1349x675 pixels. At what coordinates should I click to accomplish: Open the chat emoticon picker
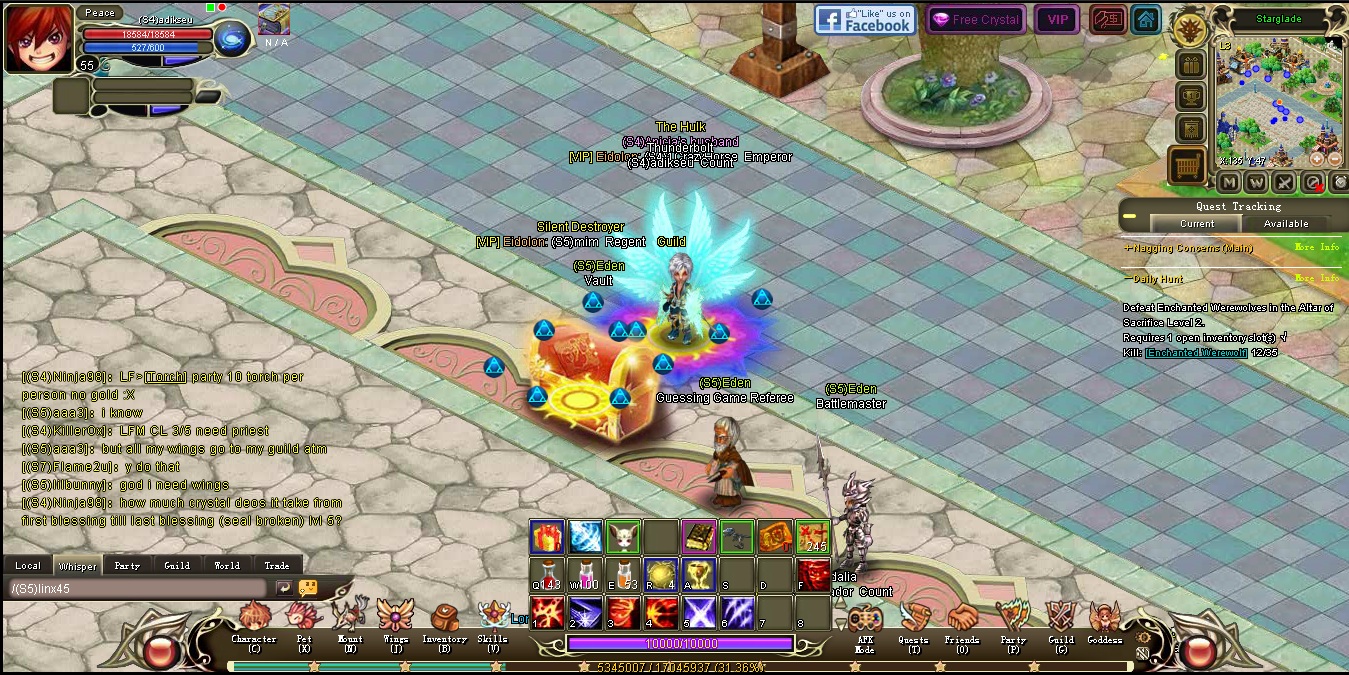308,588
